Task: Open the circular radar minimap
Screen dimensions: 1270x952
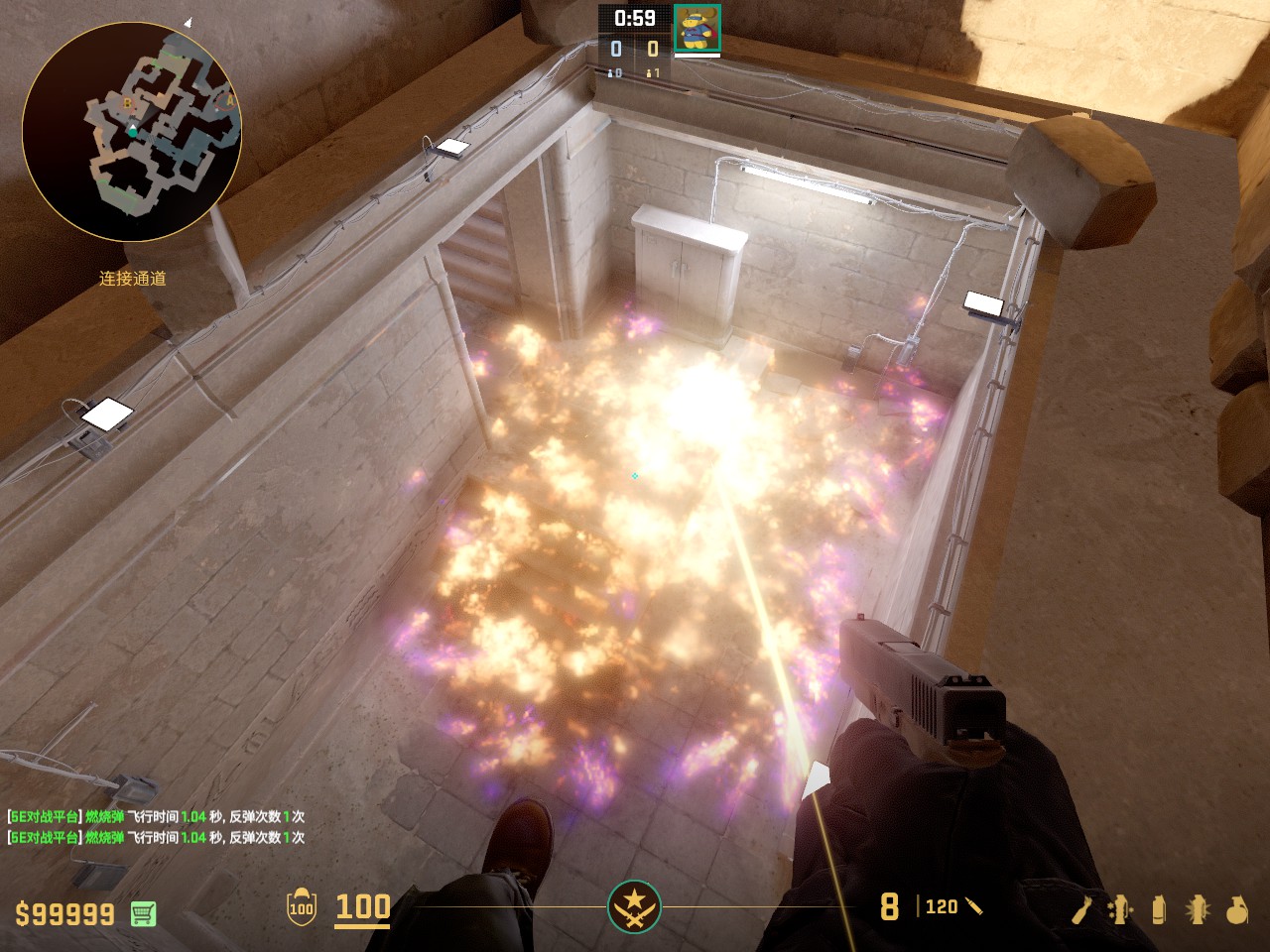Action: pyautogui.click(x=132, y=132)
